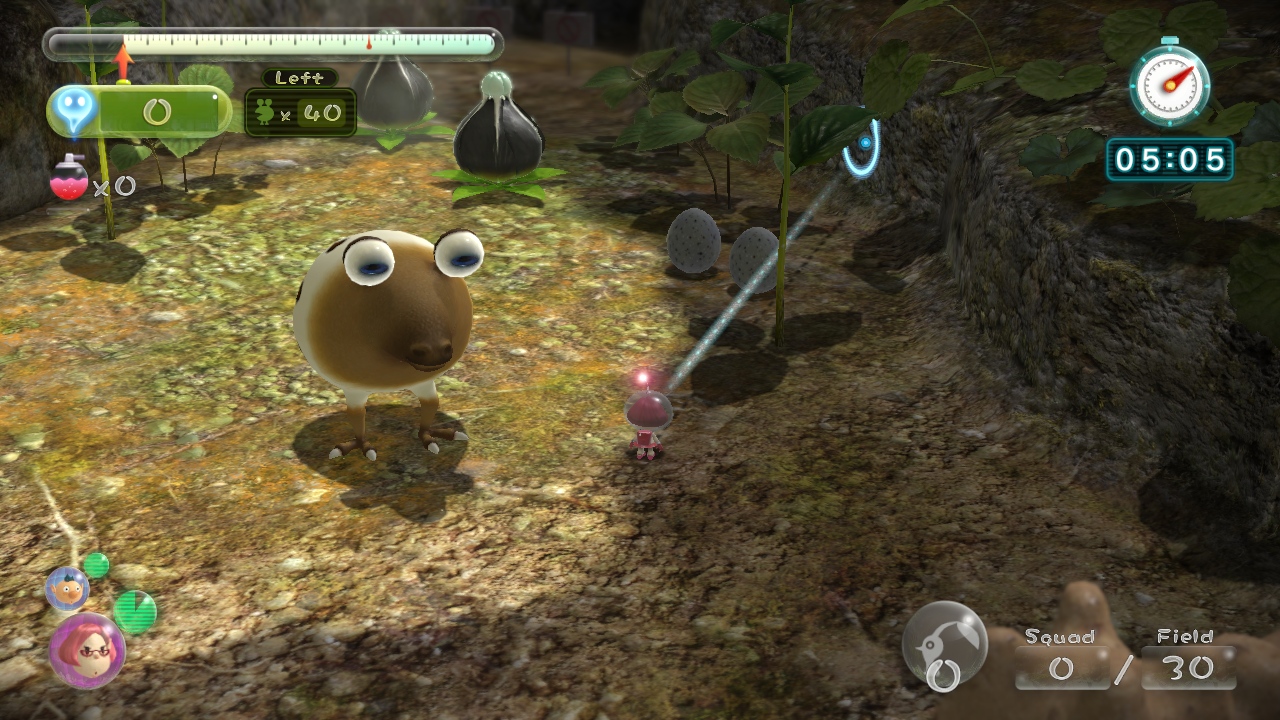
Task: Select the whistle bubble beside Squad
Action: point(944,642)
